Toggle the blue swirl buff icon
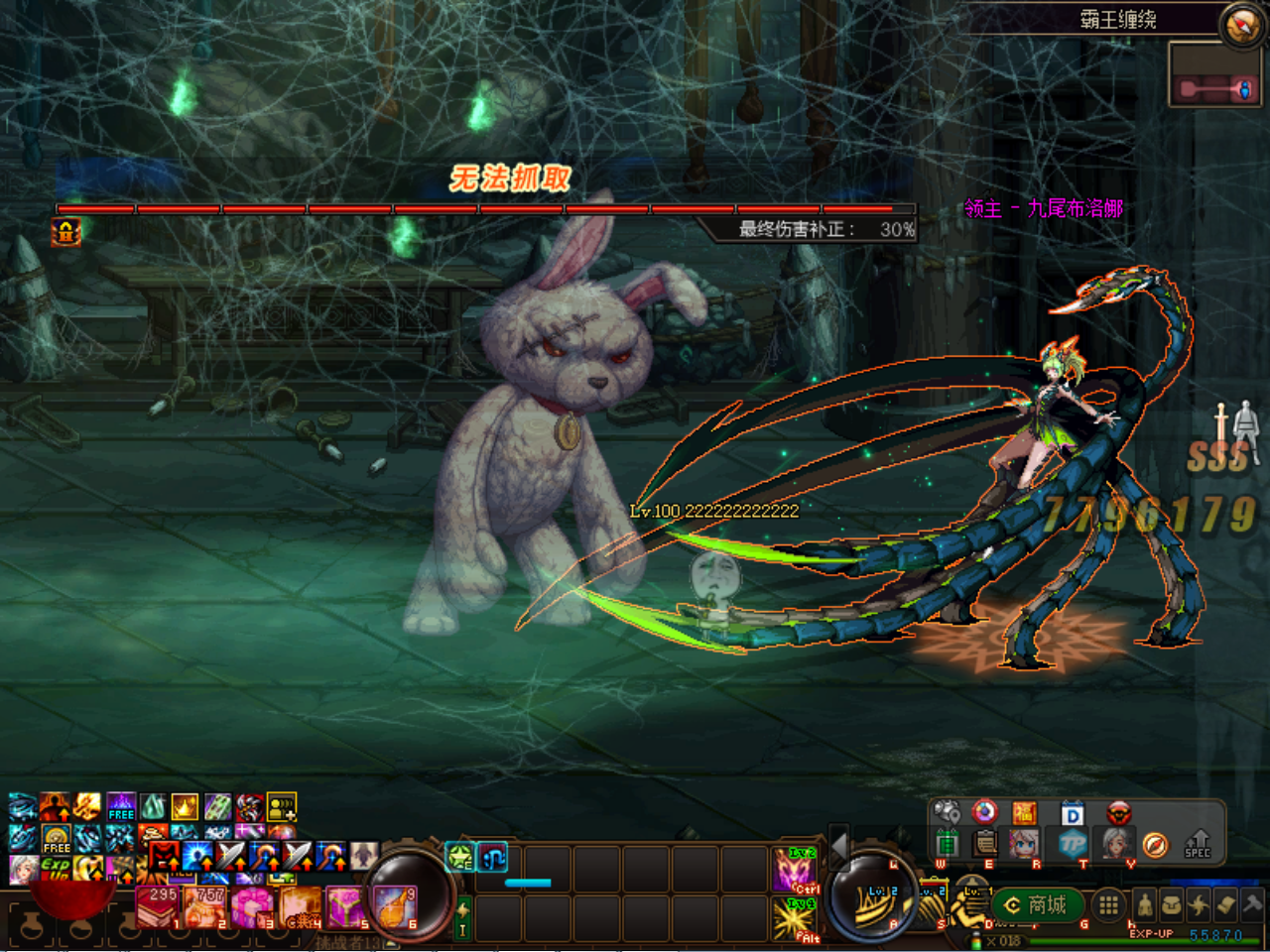The height and width of the screenshot is (952, 1270). (492, 858)
